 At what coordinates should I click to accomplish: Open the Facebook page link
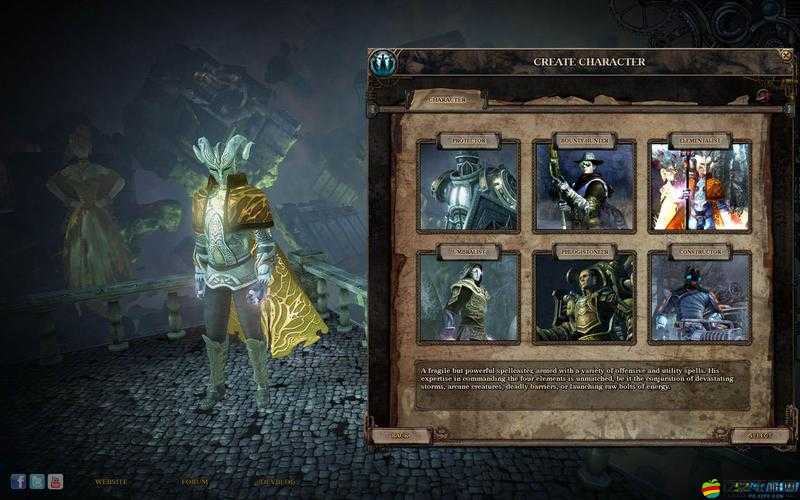coord(18,482)
